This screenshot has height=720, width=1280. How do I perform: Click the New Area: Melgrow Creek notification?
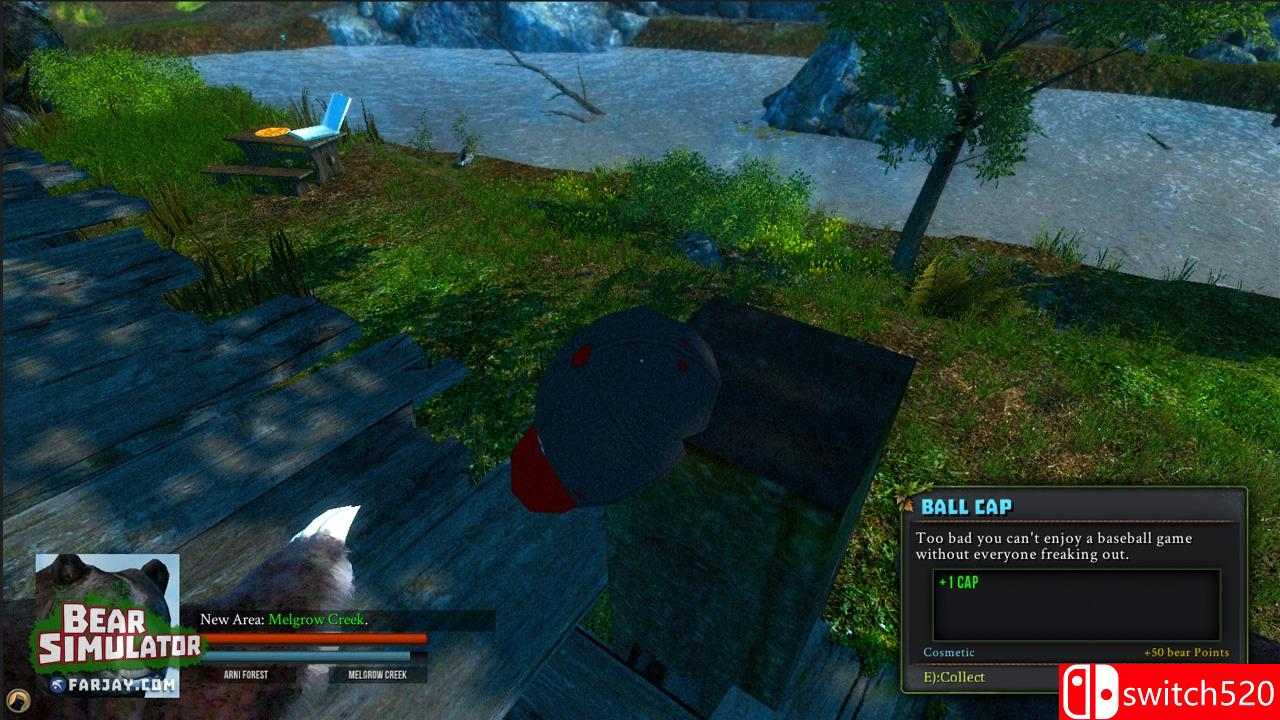[x=285, y=619]
